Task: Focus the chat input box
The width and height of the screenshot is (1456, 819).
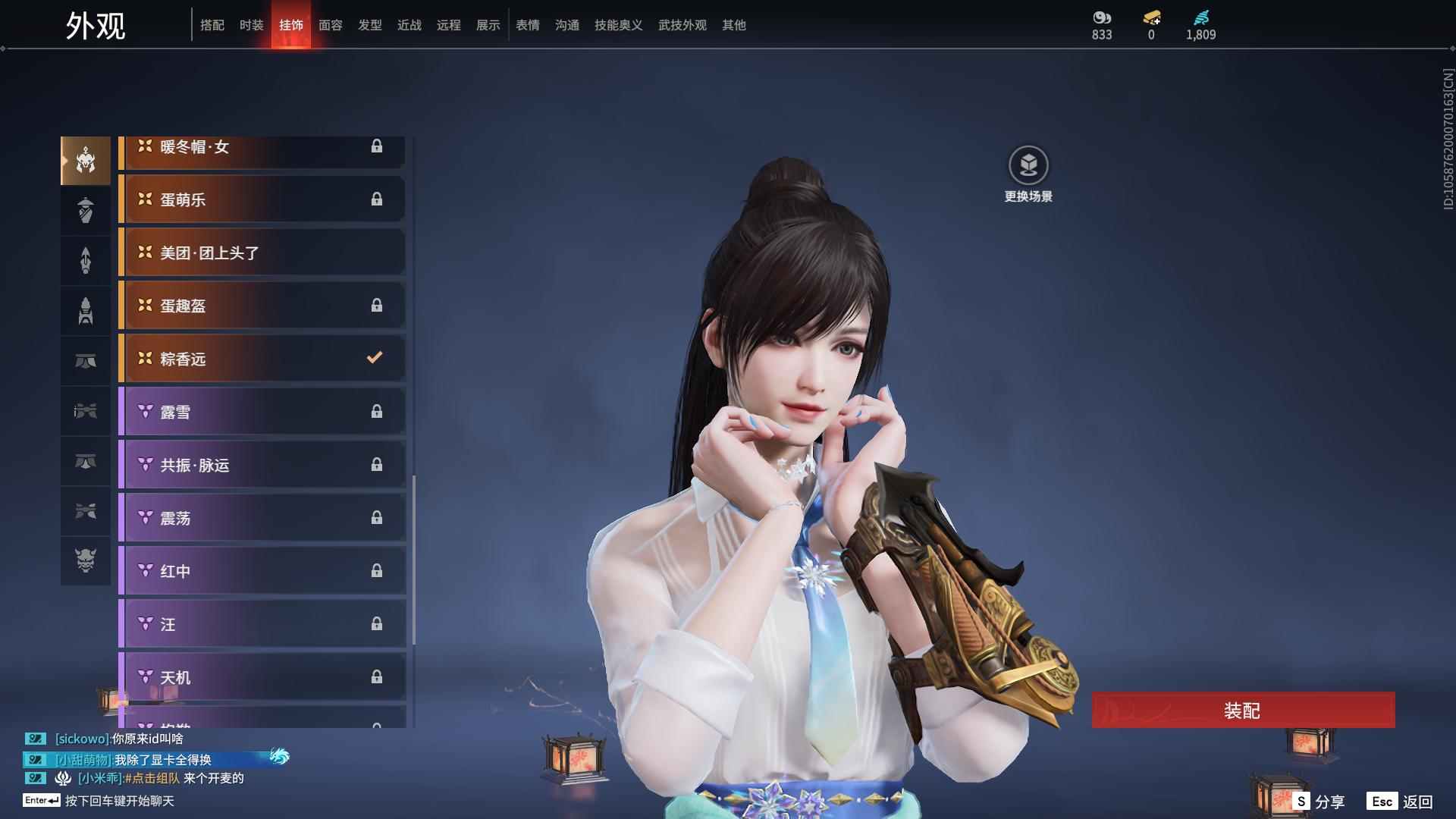Action: pyautogui.click(x=120, y=801)
